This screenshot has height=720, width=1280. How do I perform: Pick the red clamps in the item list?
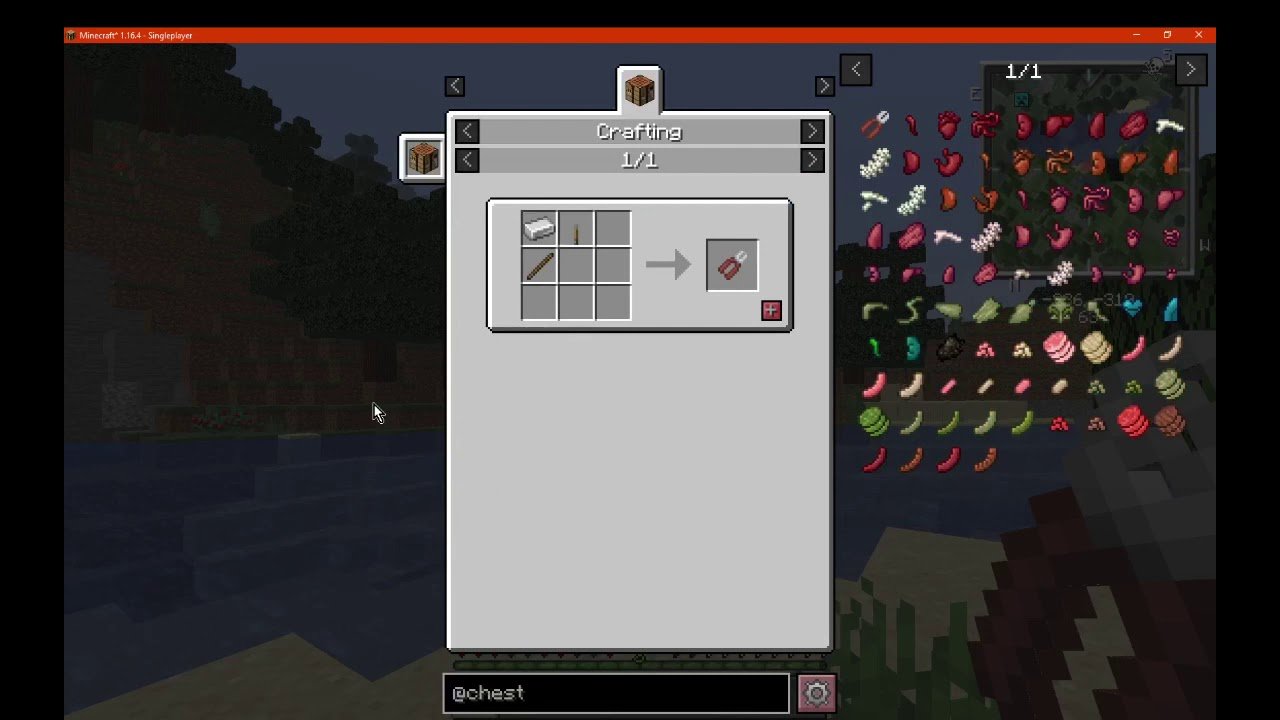point(875,125)
